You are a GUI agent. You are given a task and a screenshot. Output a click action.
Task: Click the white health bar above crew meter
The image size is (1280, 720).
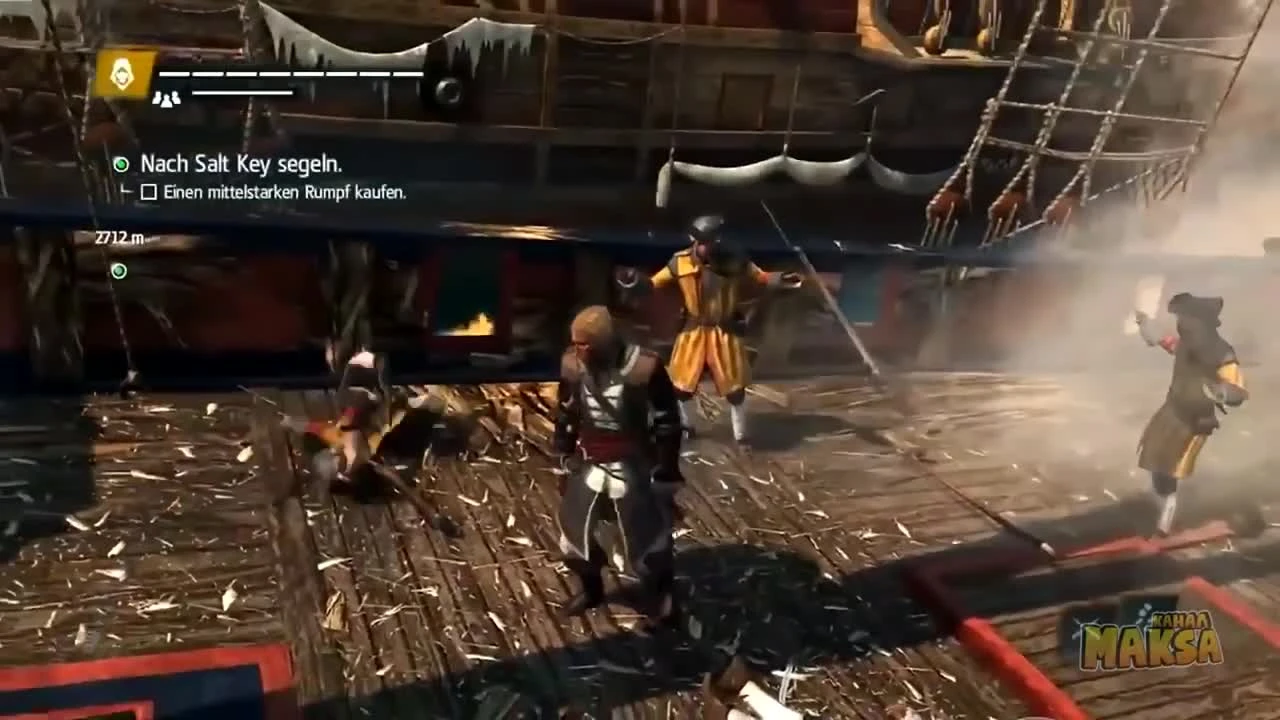pyautogui.click(x=290, y=73)
